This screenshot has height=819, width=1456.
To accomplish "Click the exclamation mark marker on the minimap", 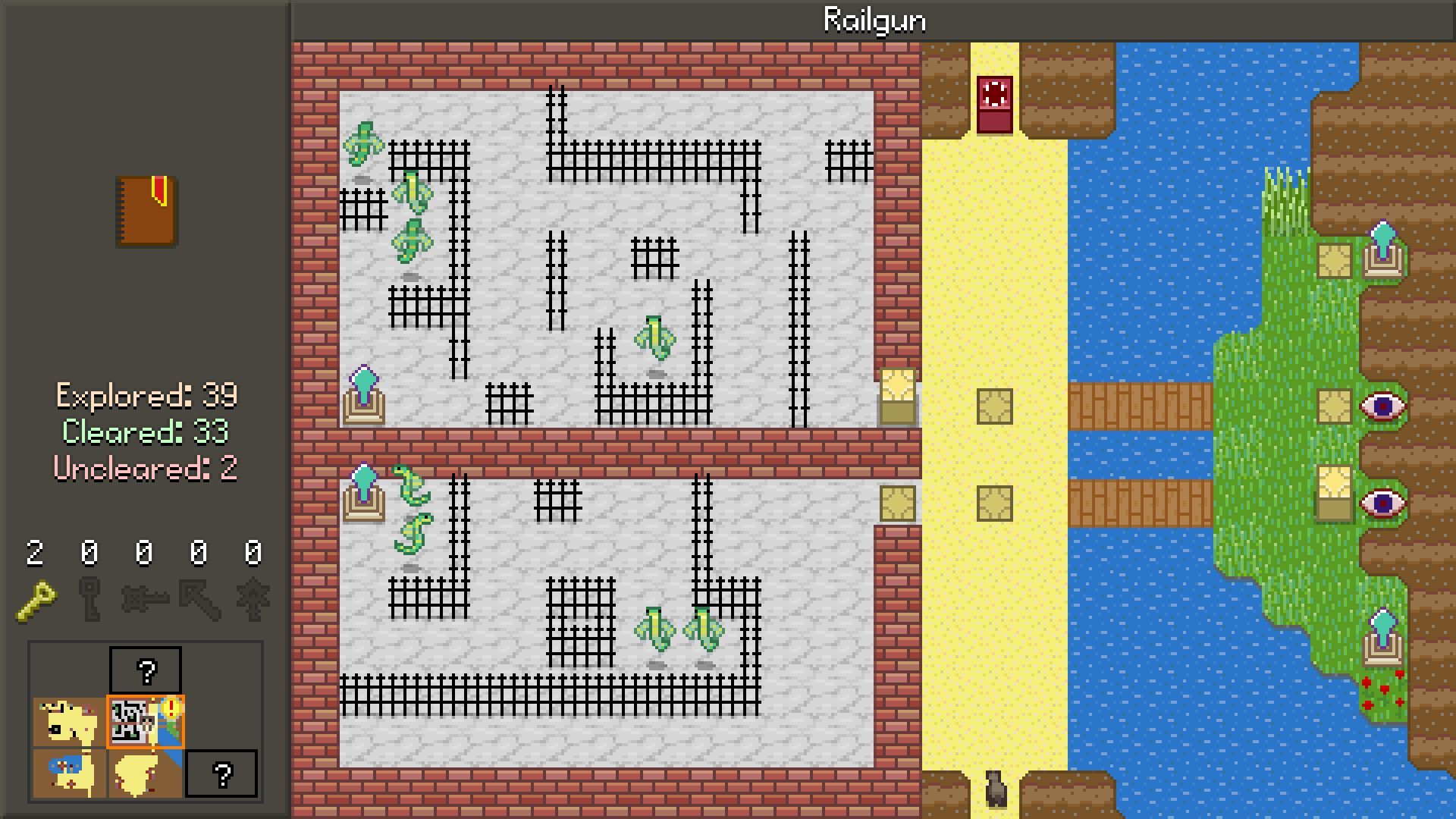I will 171,708.
